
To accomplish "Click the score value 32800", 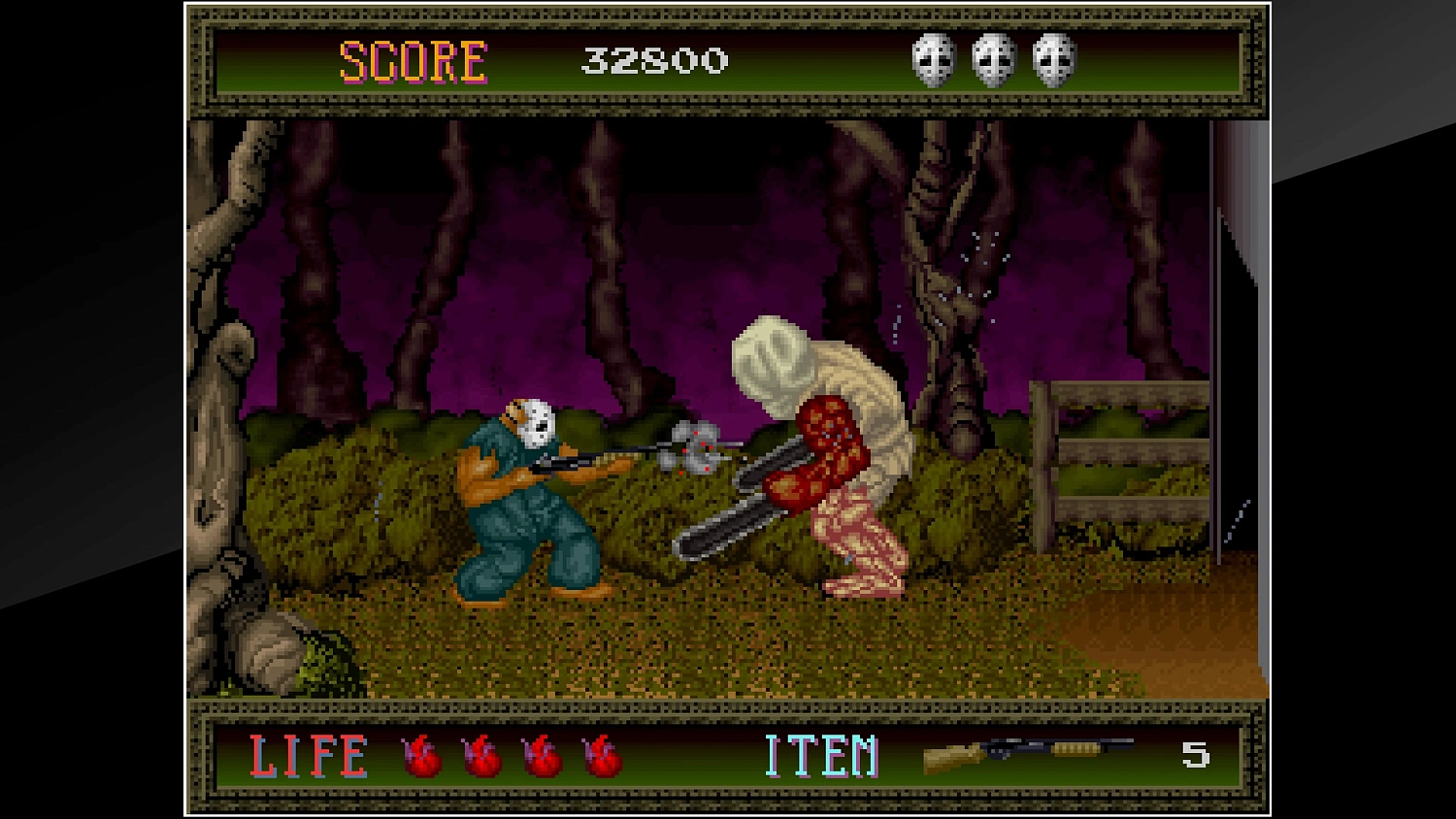I will (652, 61).
